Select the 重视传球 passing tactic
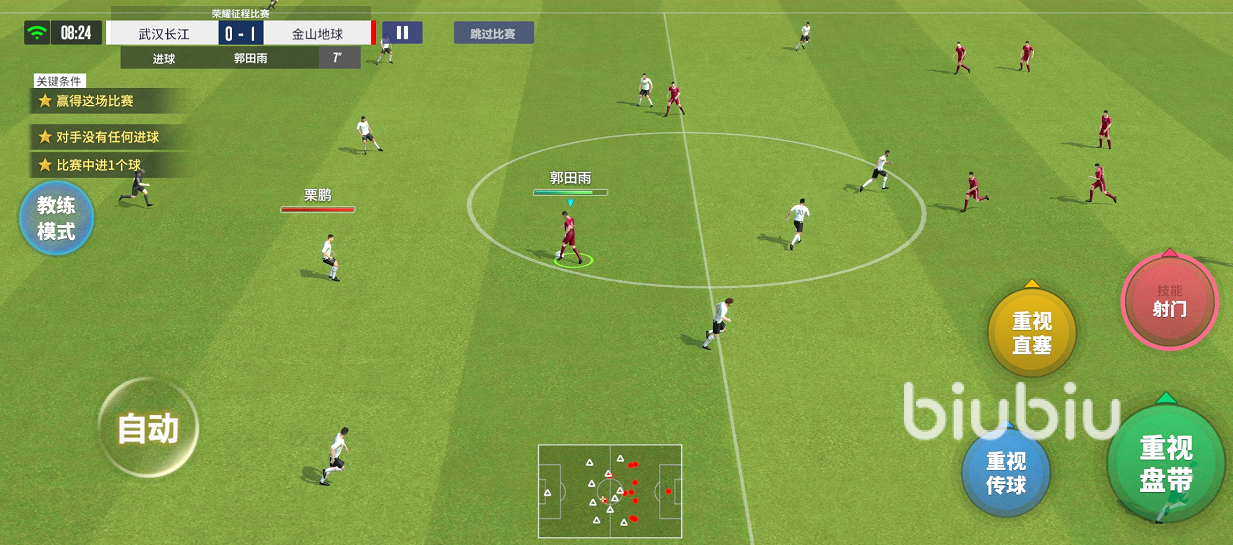The width and height of the screenshot is (1233, 545). 1006,474
